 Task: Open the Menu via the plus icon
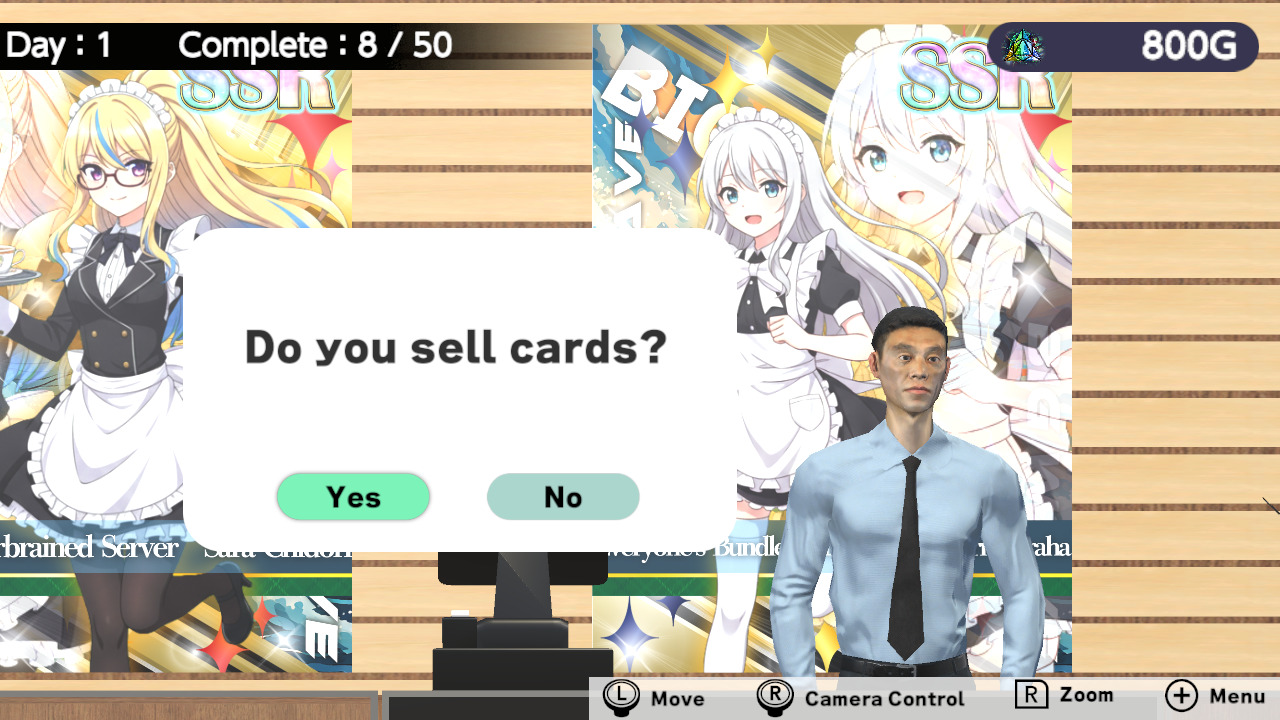pyautogui.click(x=1181, y=695)
